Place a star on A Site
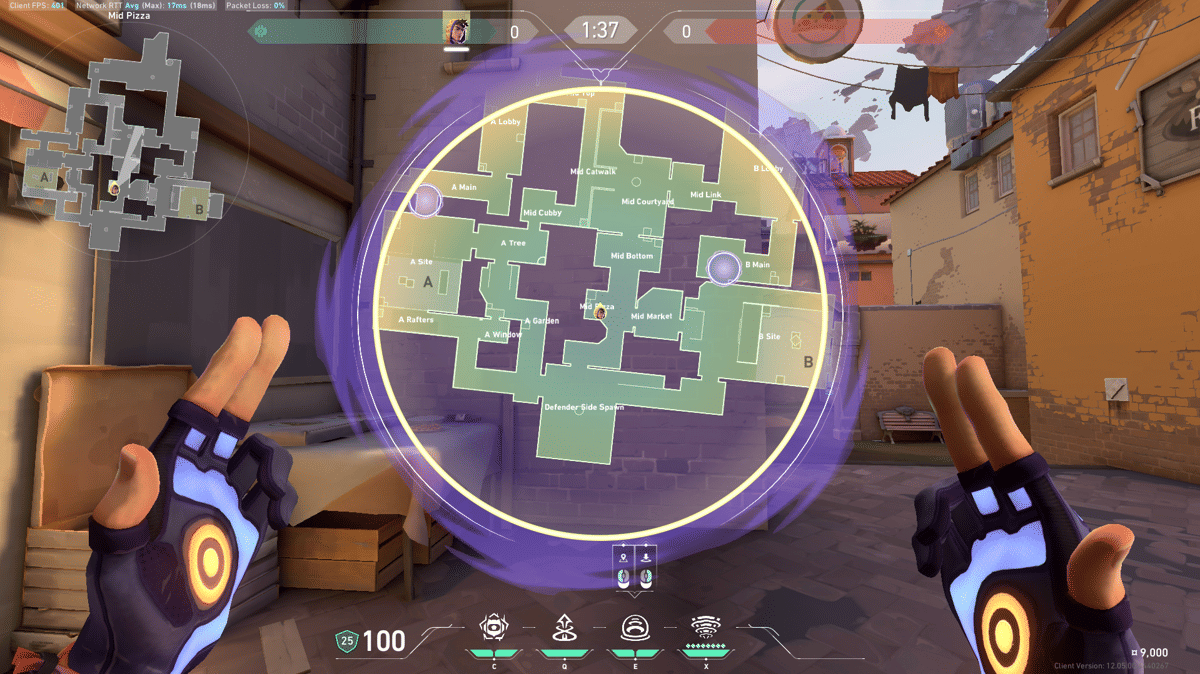This screenshot has height=674, width=1200. coord(422,263)
